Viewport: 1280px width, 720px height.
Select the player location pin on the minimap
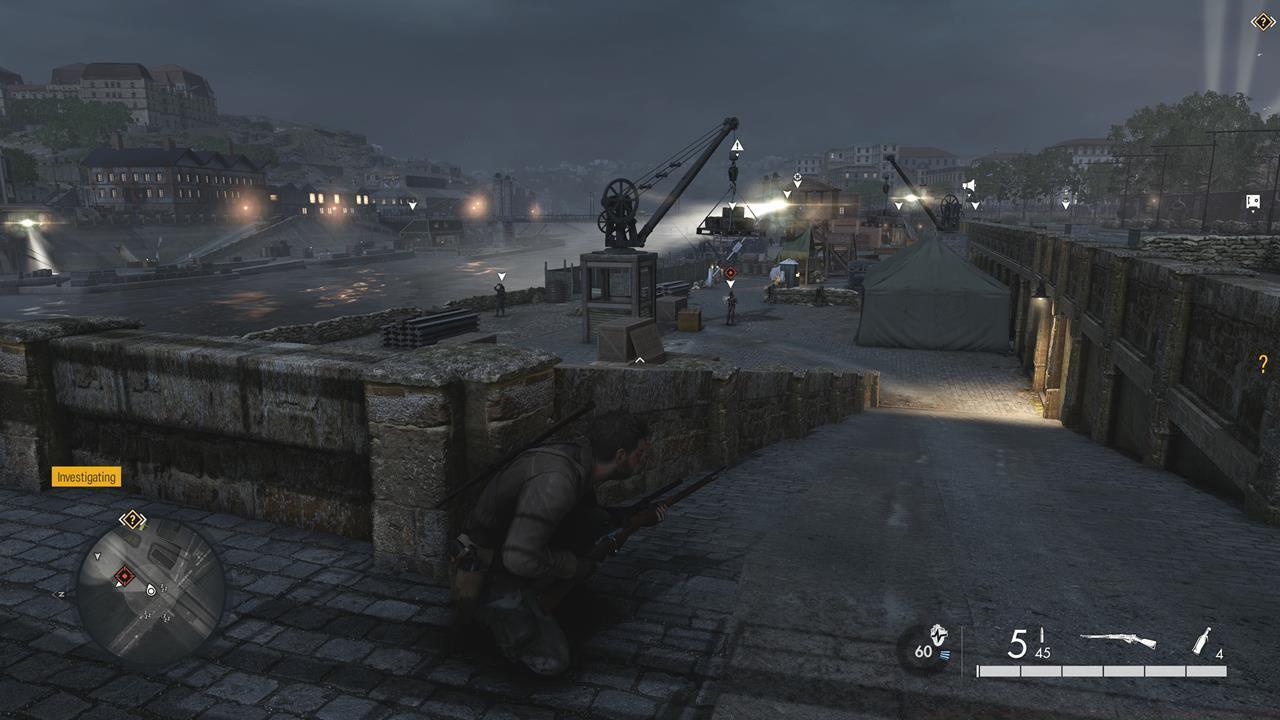pos(150,590)
